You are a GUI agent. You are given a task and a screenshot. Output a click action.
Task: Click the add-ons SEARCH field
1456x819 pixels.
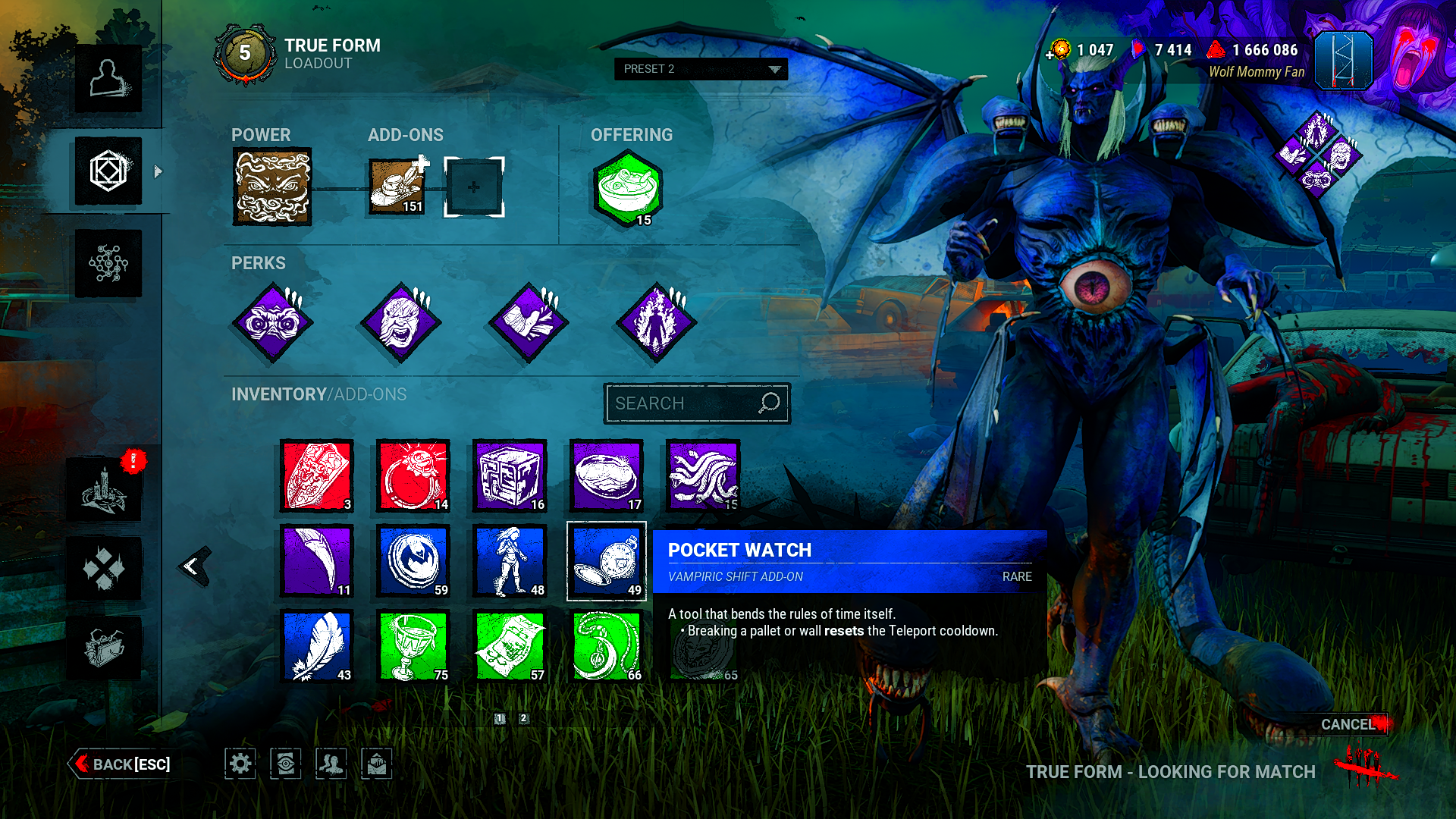click(x=696, y=403)
